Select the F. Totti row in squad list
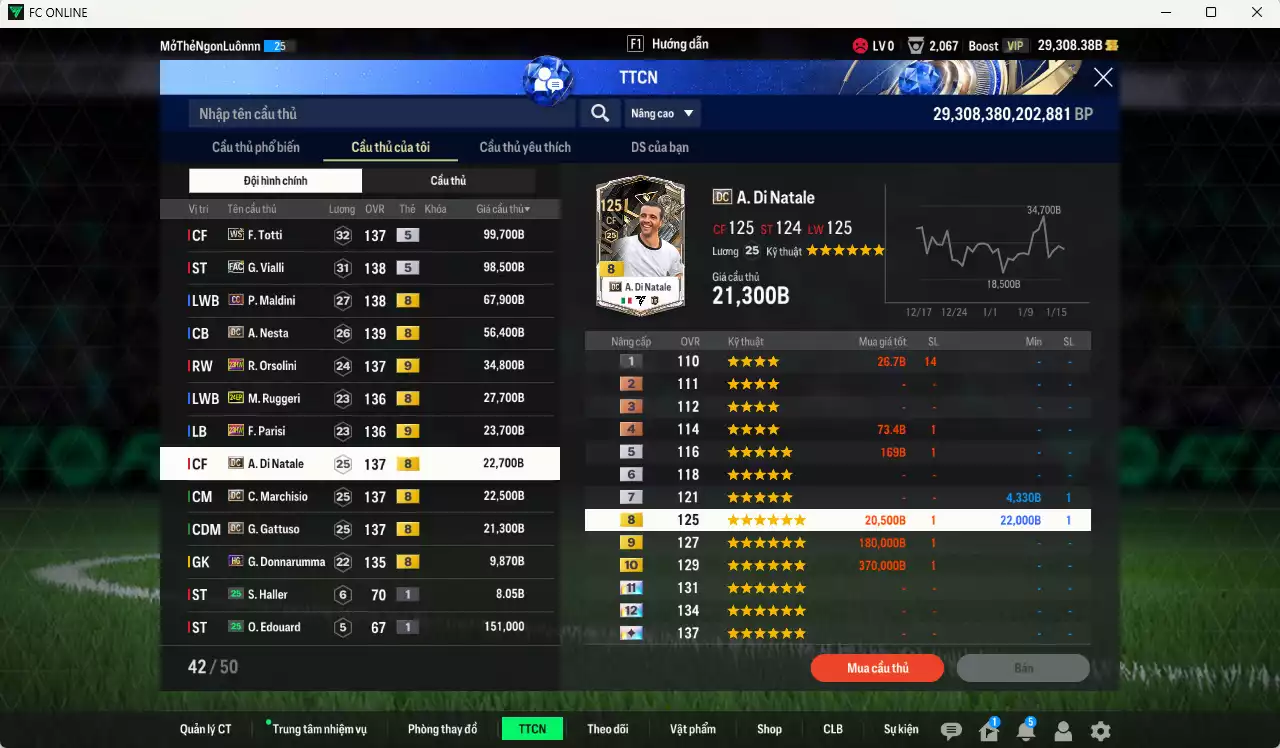The height and width of the screenshot is (748, 1280). point(360,235)
